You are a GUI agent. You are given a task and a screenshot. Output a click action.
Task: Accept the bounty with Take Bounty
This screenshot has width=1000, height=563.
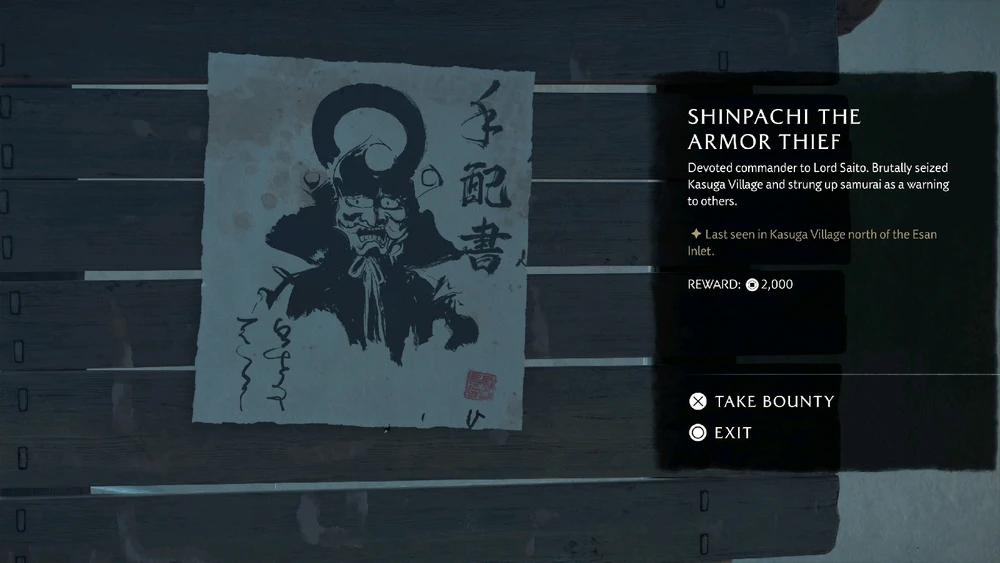762,402
